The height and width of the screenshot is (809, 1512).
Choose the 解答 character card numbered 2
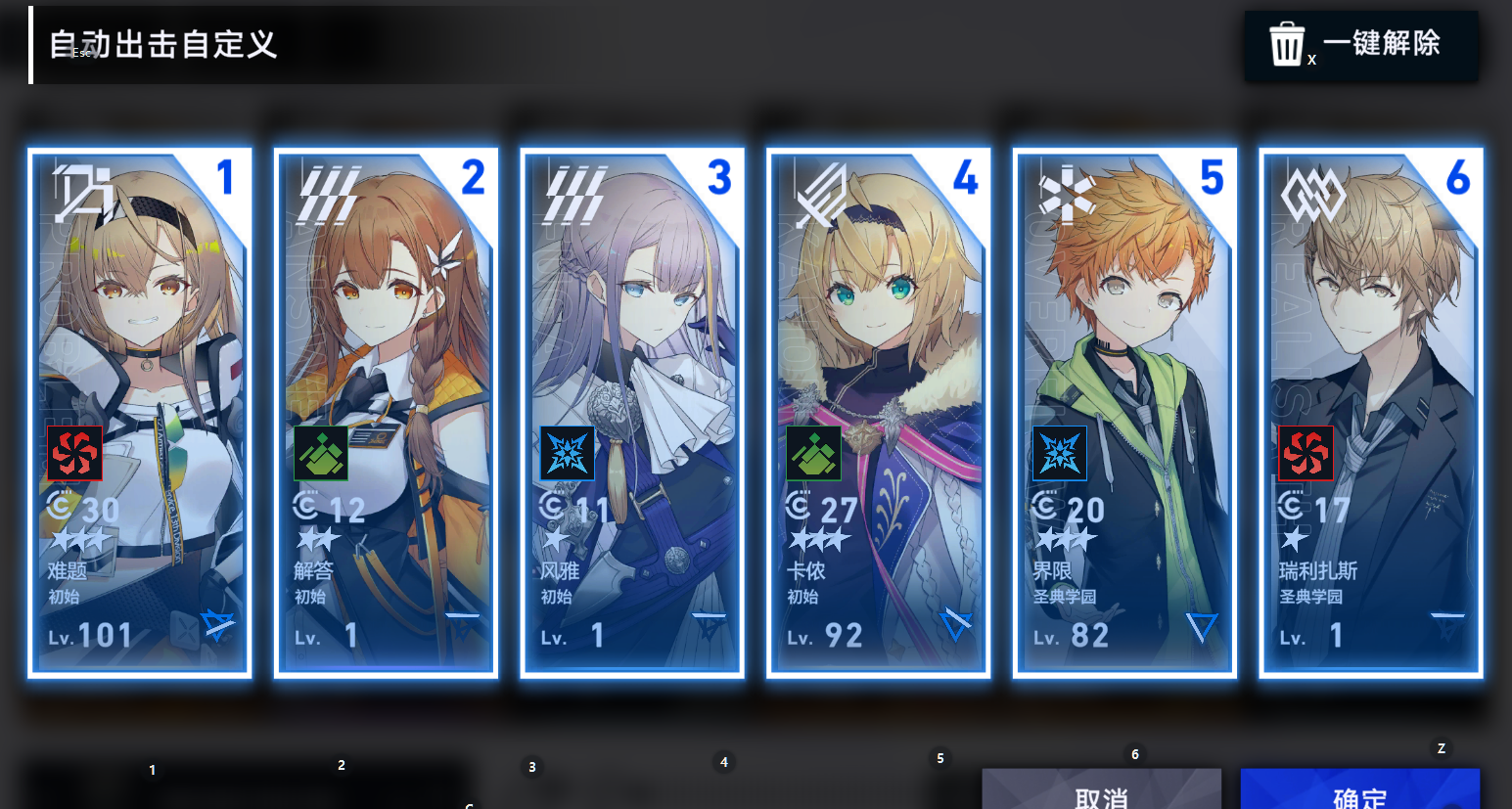click(387, 412)
